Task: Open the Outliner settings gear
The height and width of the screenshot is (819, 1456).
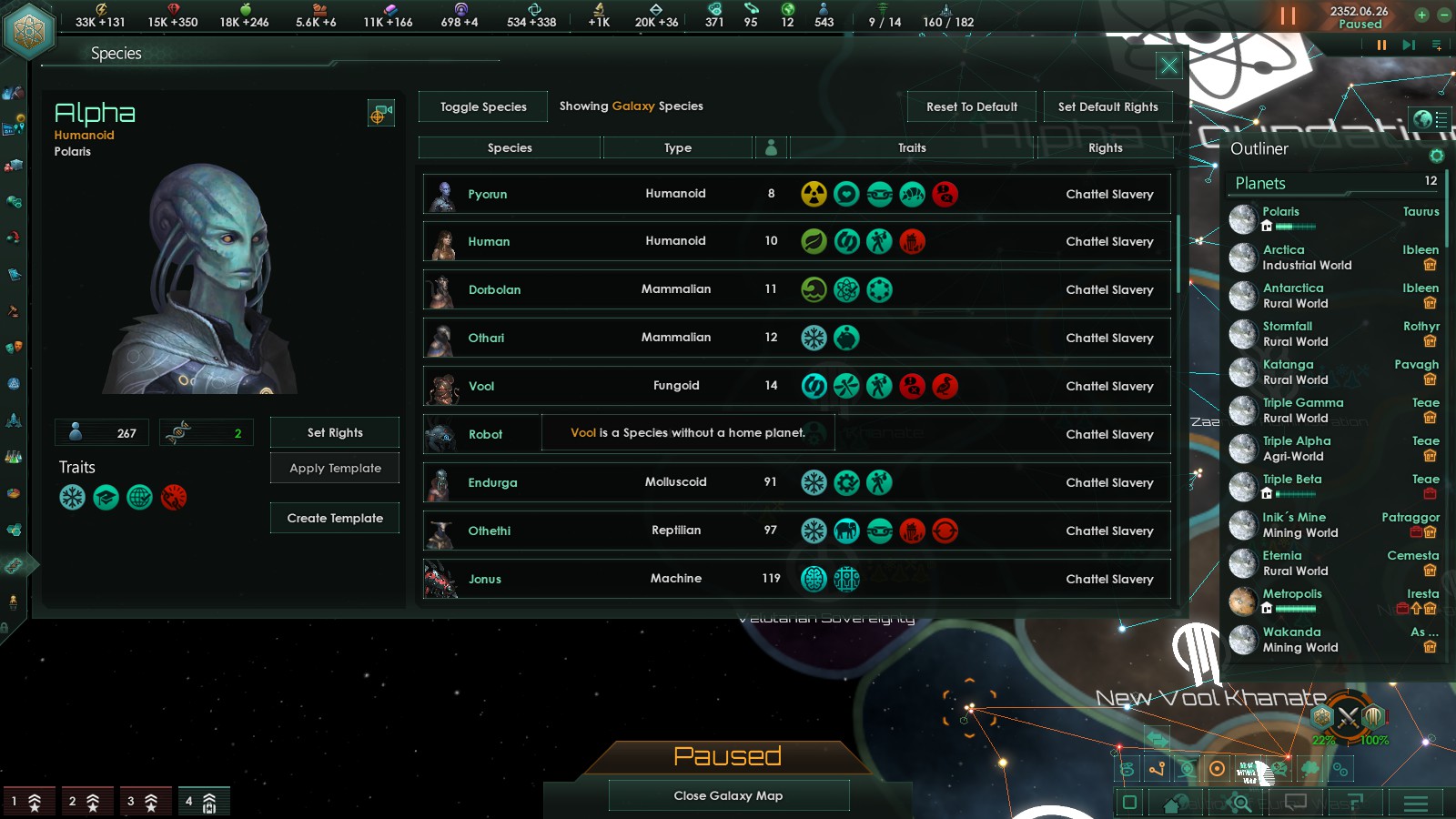Action: [1437, 156]
